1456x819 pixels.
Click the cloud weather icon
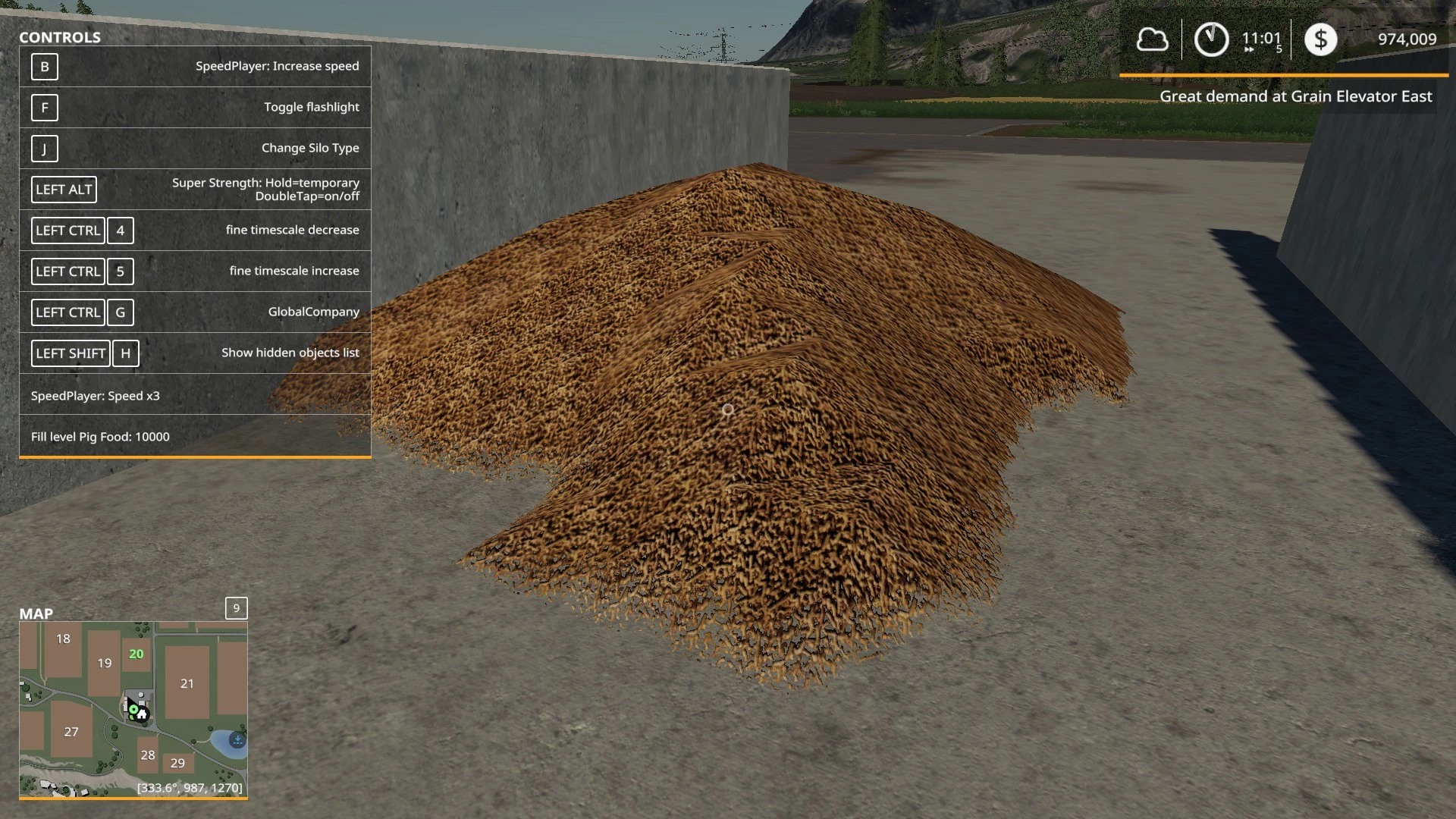tap(1151, 39)
